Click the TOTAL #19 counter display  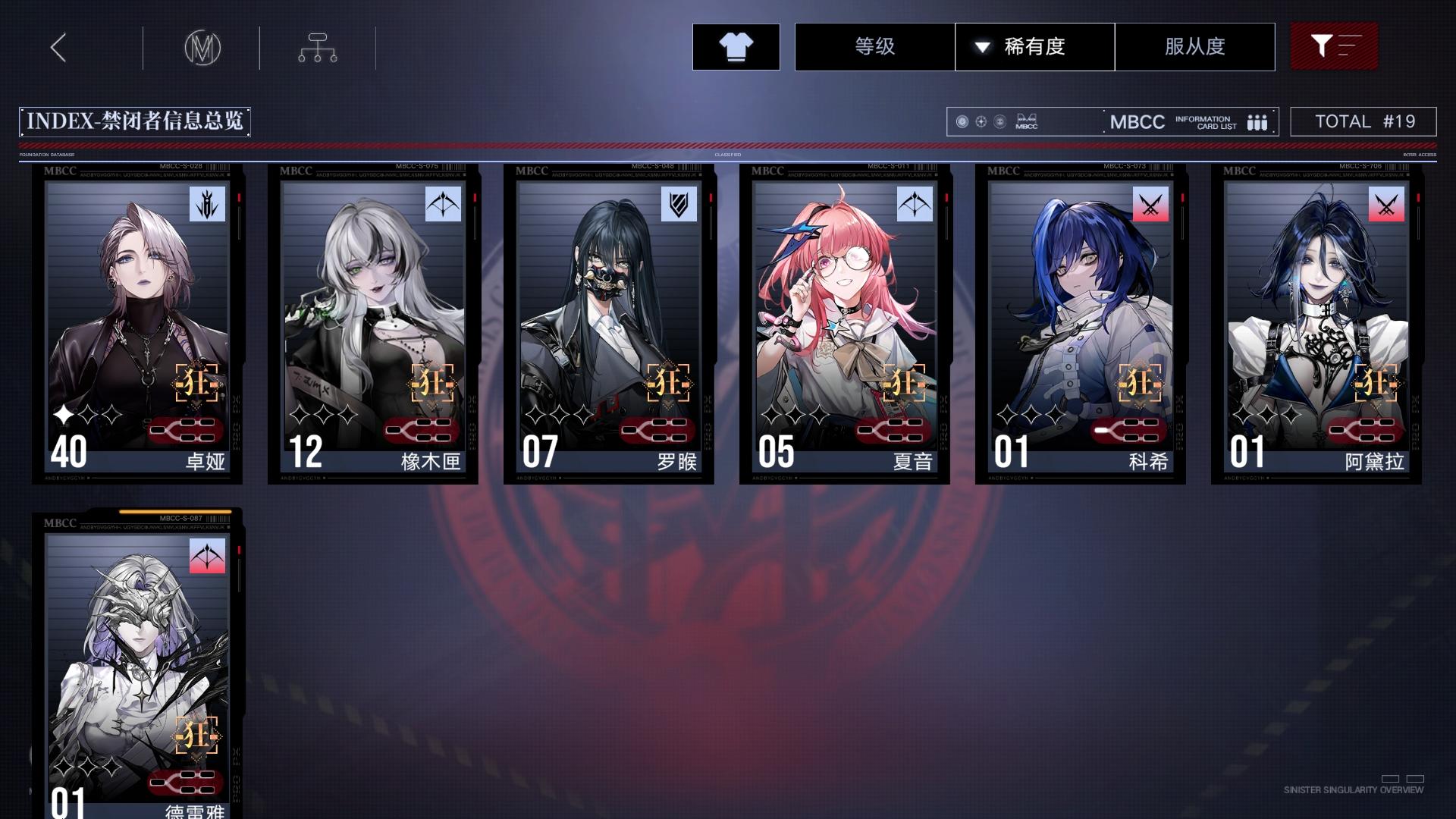(x=1363, y=121)
